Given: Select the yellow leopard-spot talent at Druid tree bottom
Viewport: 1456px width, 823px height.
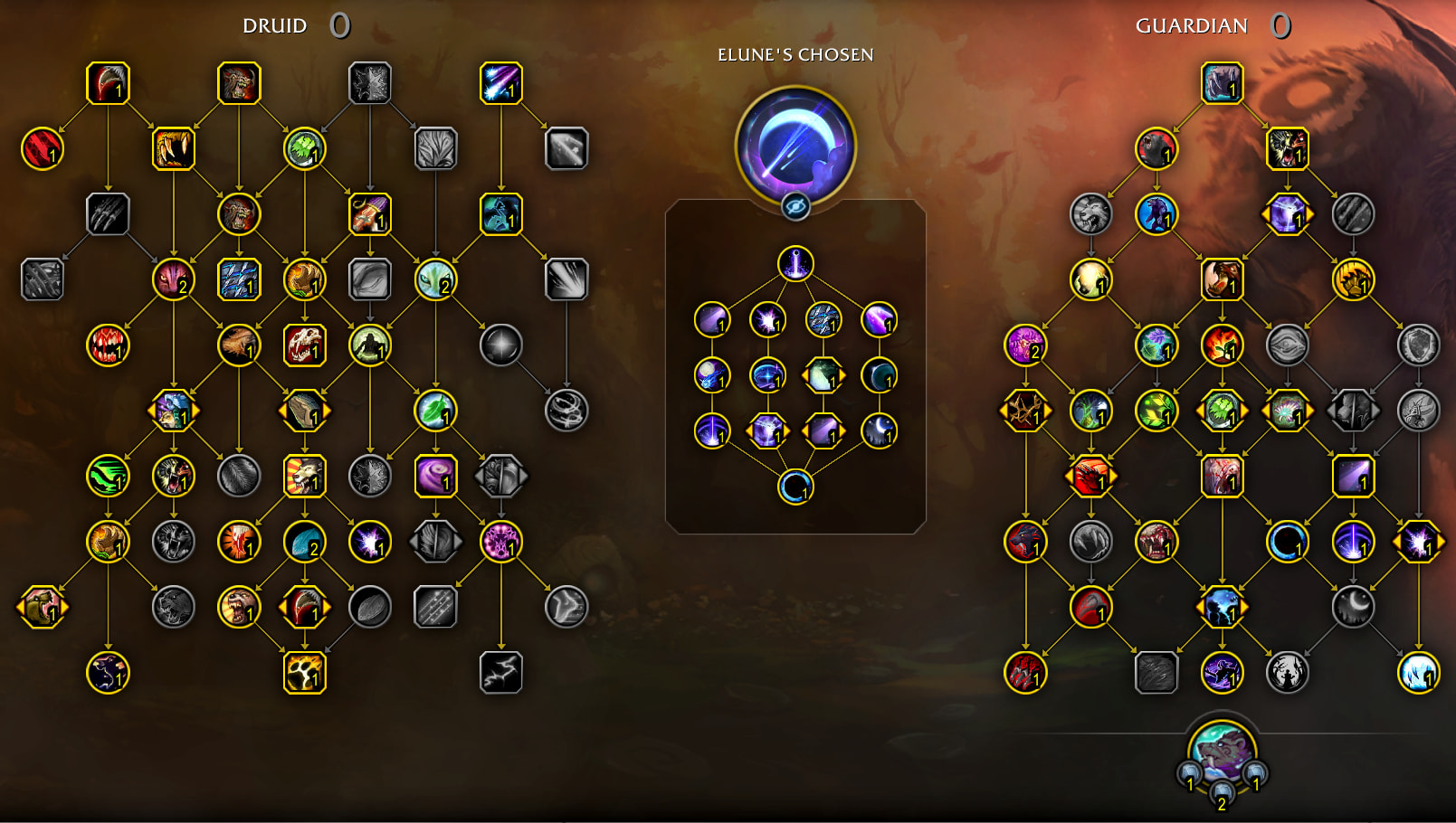Looking at the screenshot, I should 304,673.
